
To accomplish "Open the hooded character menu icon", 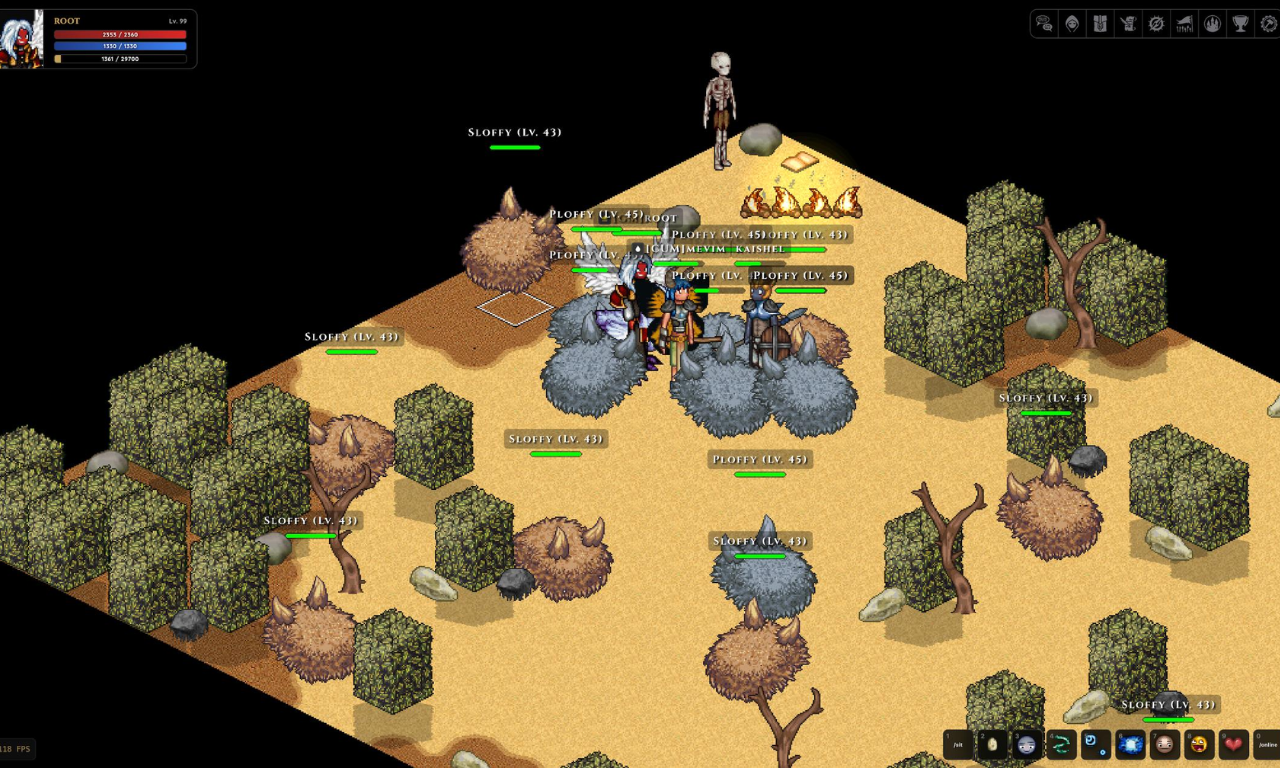I will pos(1072,24).
